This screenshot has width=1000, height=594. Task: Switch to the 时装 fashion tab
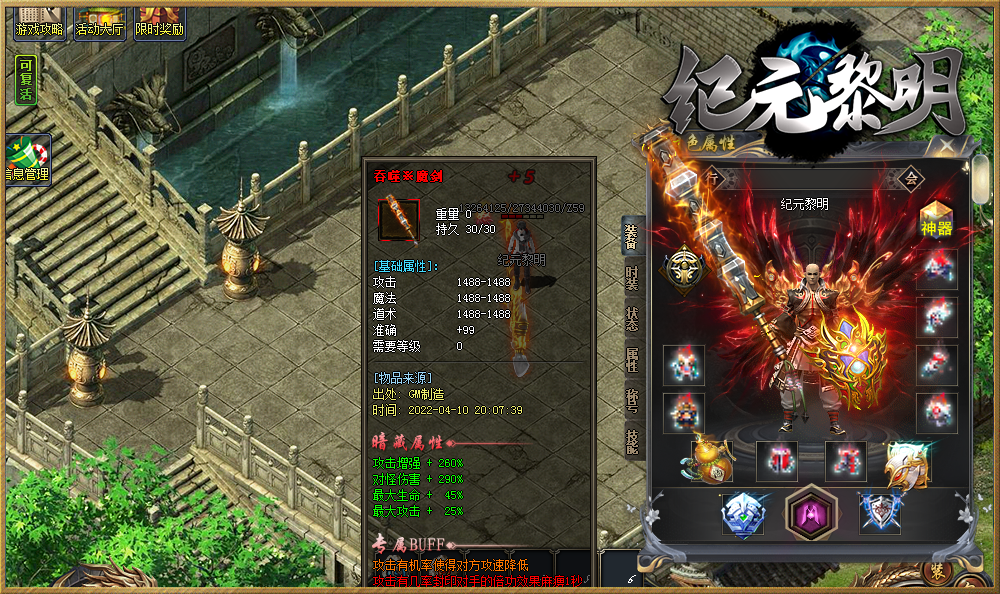632,279
